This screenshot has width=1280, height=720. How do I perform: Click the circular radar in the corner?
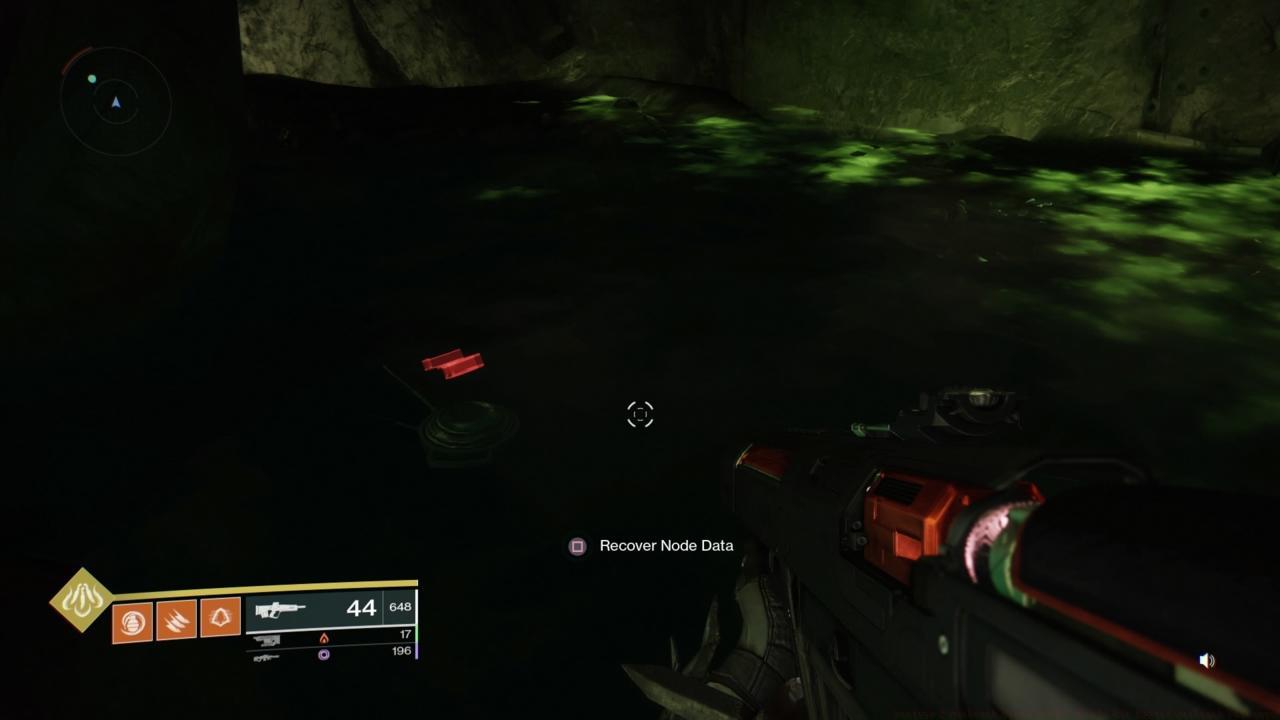pos(116,102)
